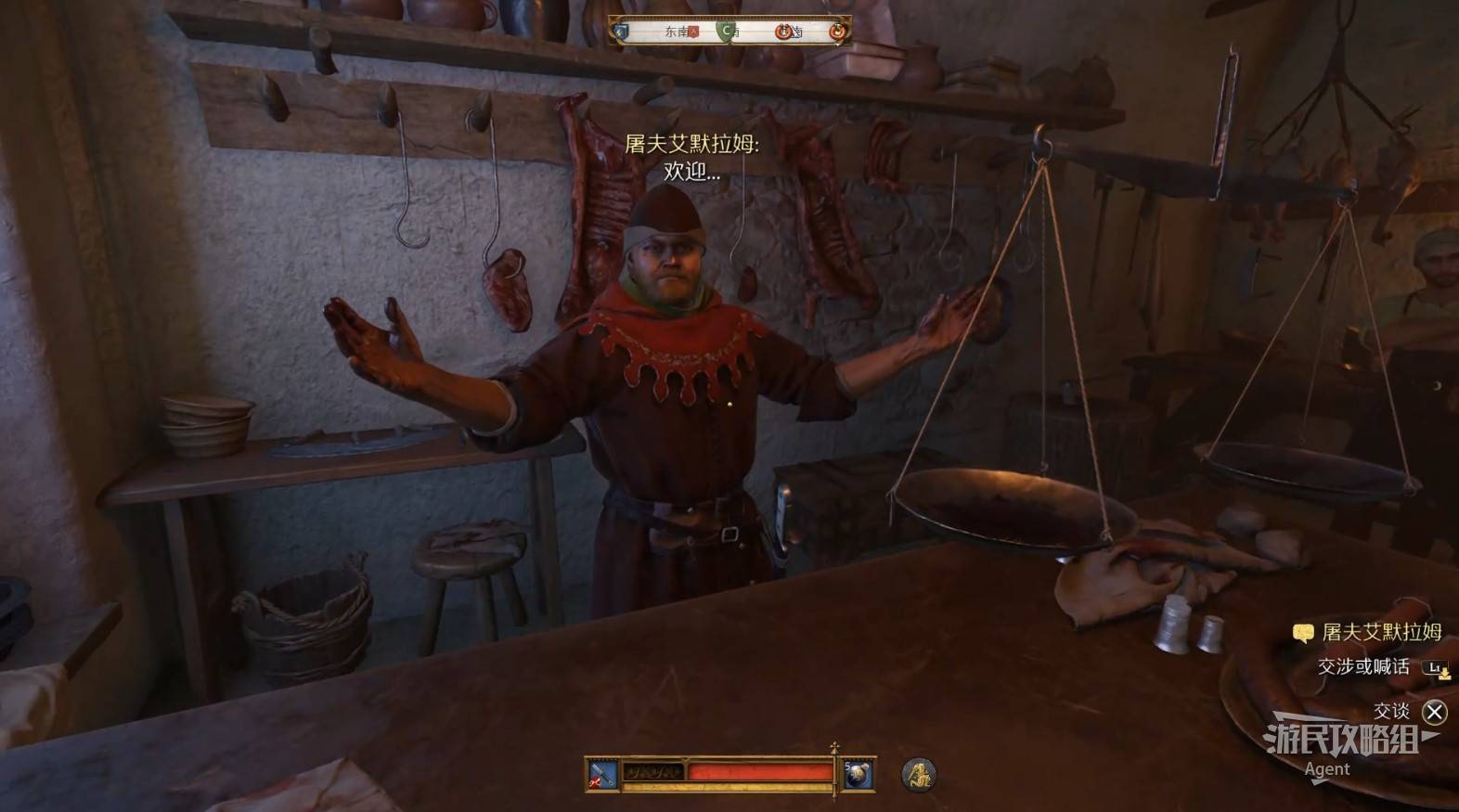The width and height of the screenshot is (1459, 812).
Task: Click the speech bubble icon beside 屠夫艾默拉姆
Action: 1303,633
